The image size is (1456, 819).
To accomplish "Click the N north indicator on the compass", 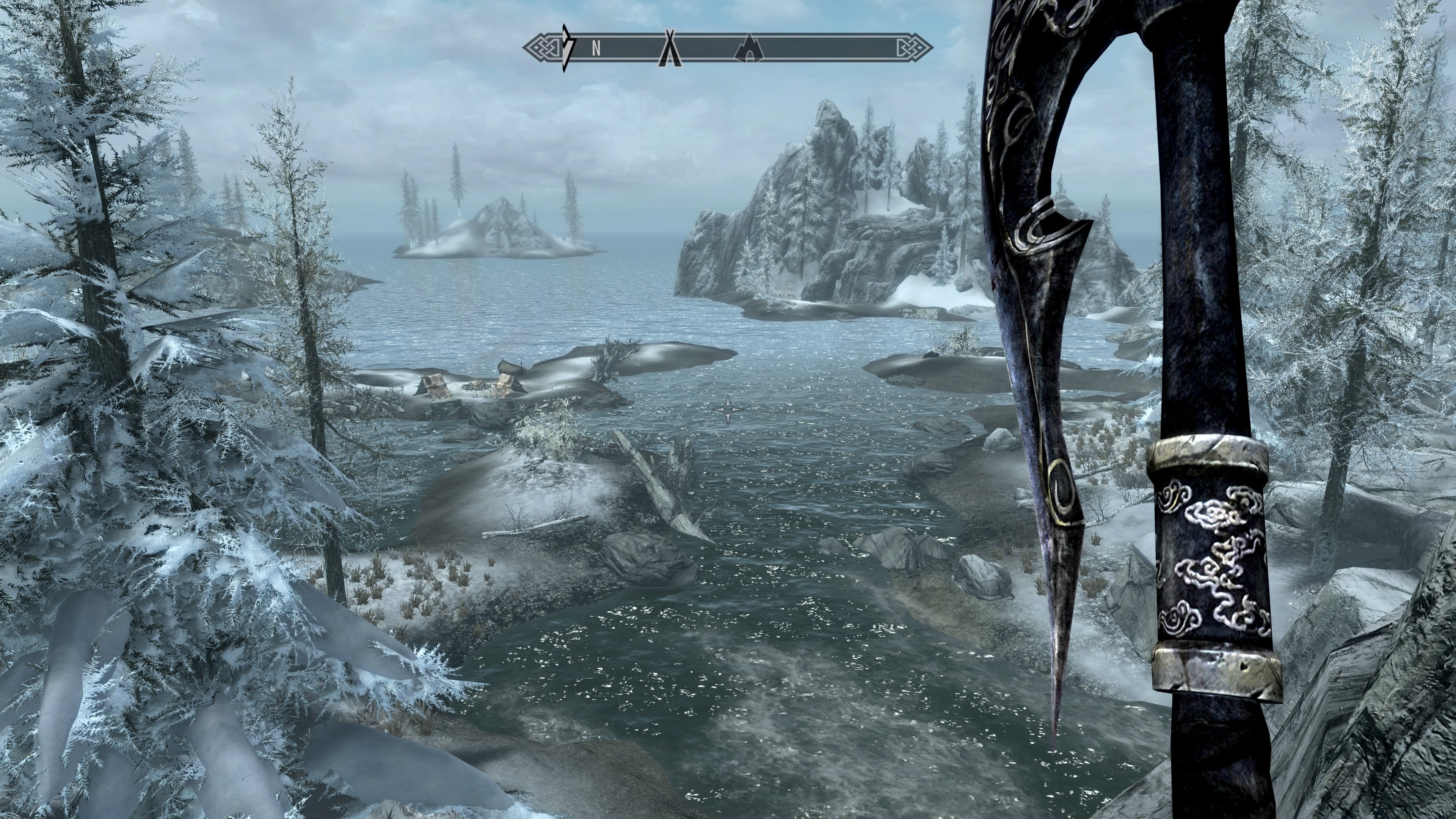I will pyautogui.click(x=596, y=49).
